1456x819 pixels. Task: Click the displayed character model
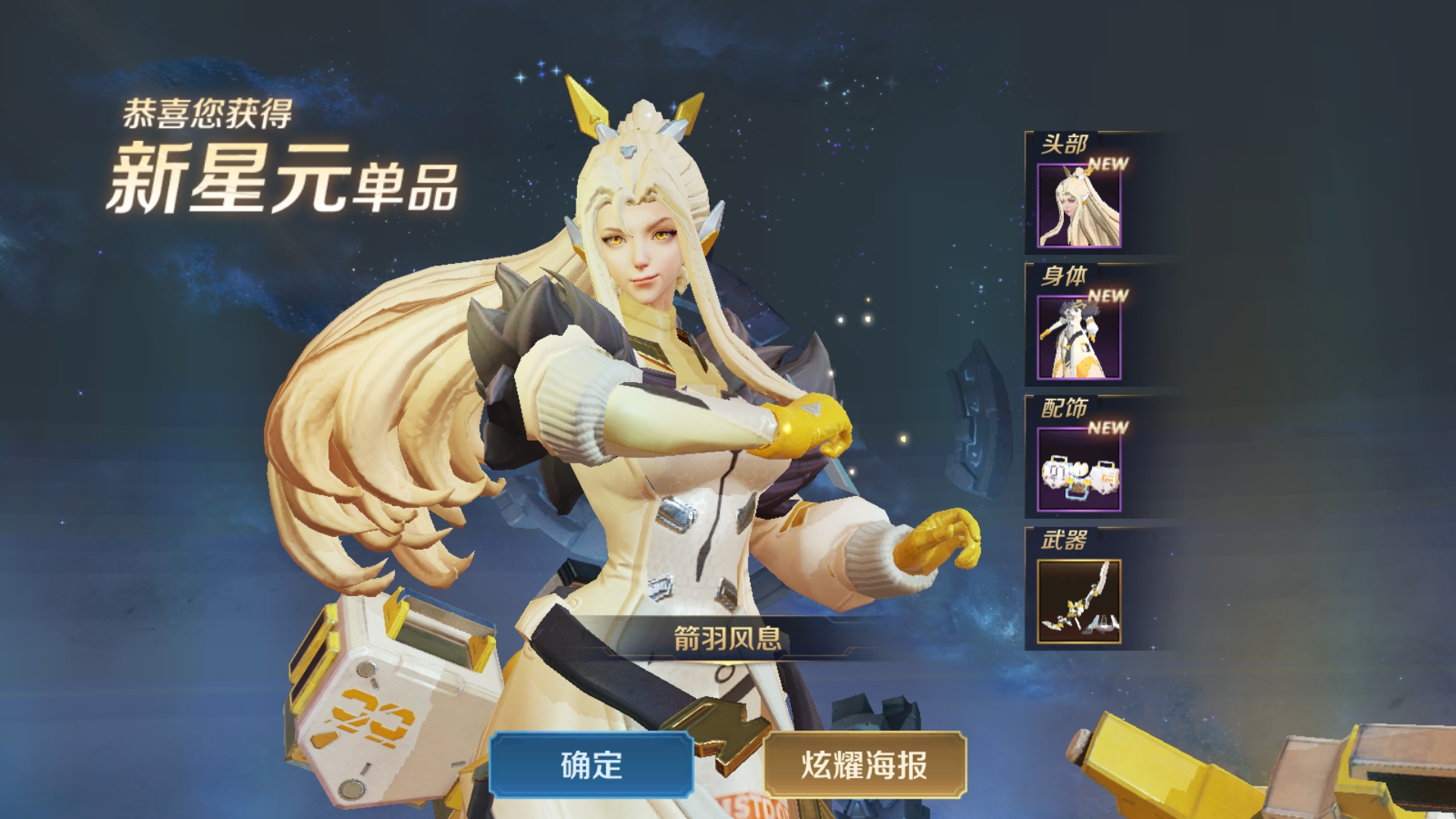[x=667, y=417]
